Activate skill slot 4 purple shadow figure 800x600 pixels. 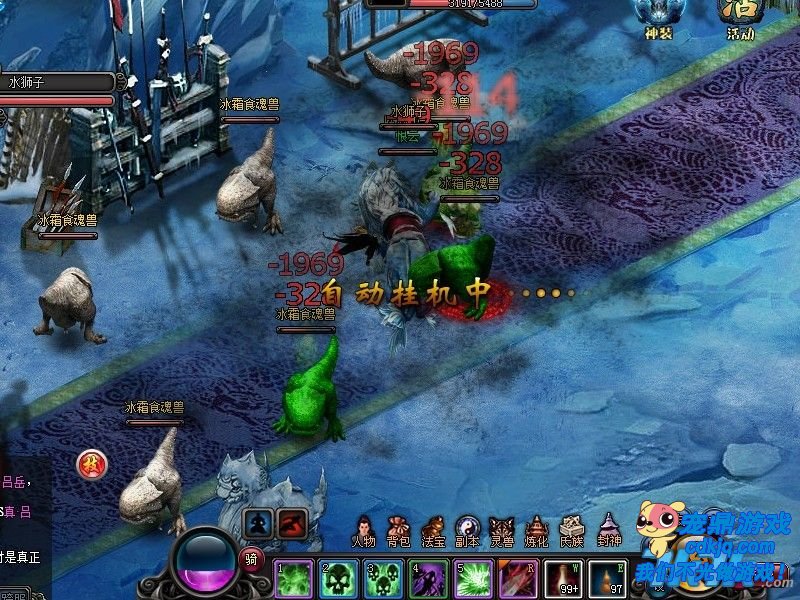[429, 579]
